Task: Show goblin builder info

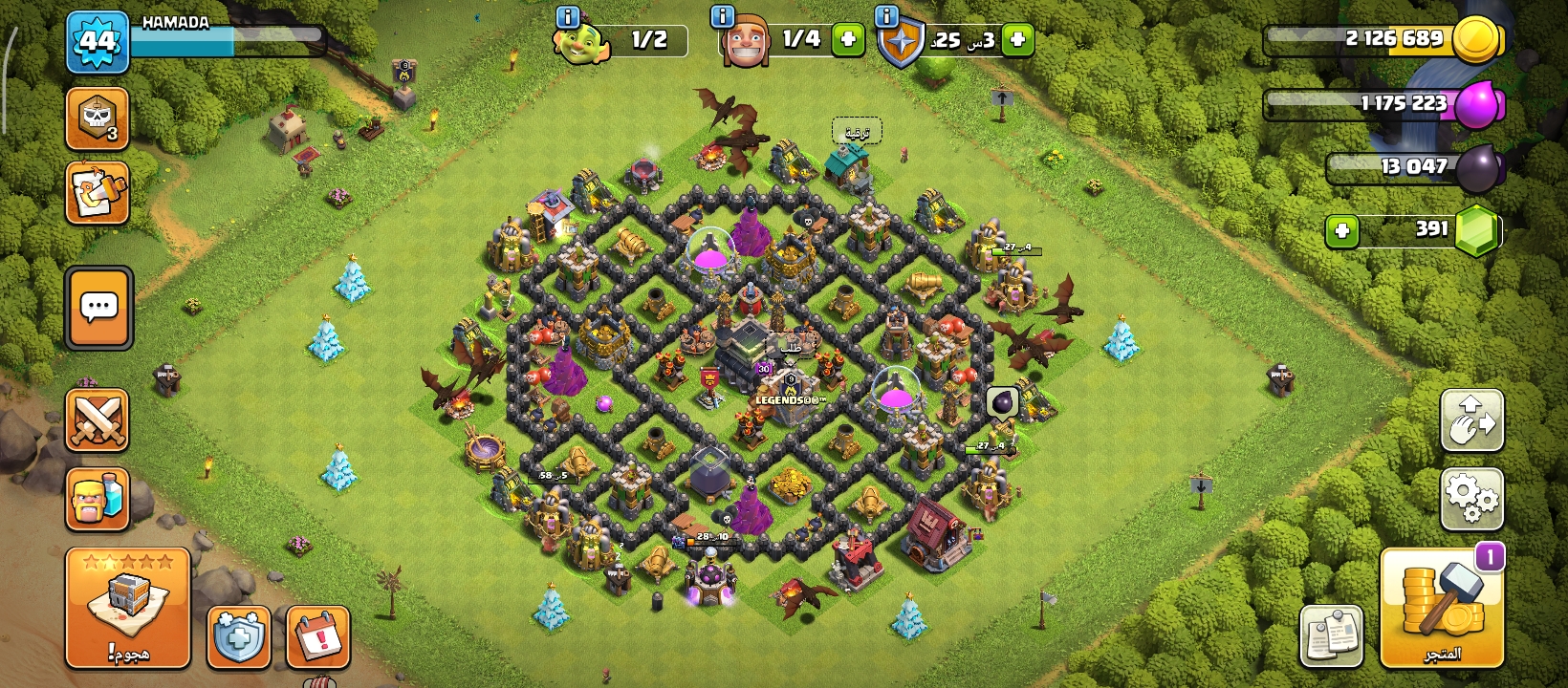Action: pyautogui.click(x=568, y=16)
